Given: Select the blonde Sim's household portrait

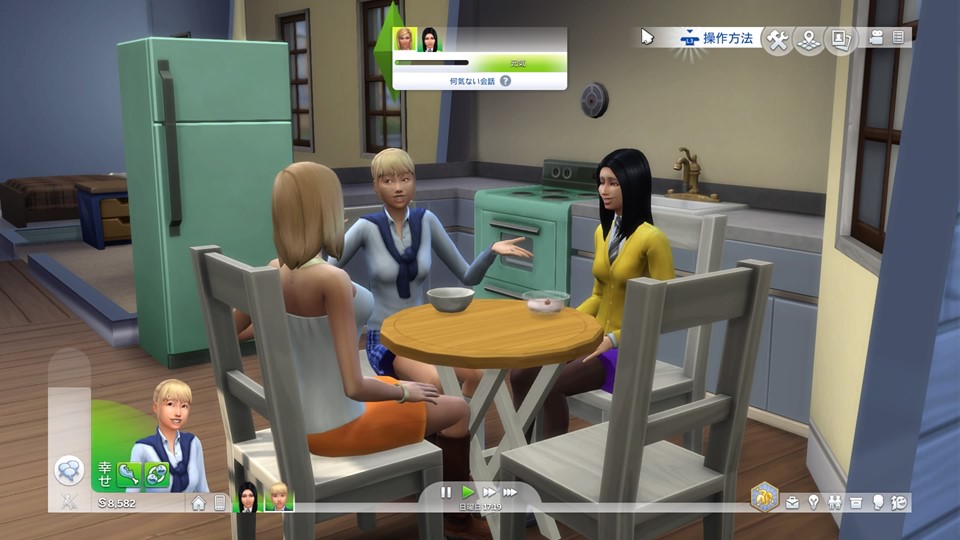Looking at the screenshot, I should coord(278,497).
